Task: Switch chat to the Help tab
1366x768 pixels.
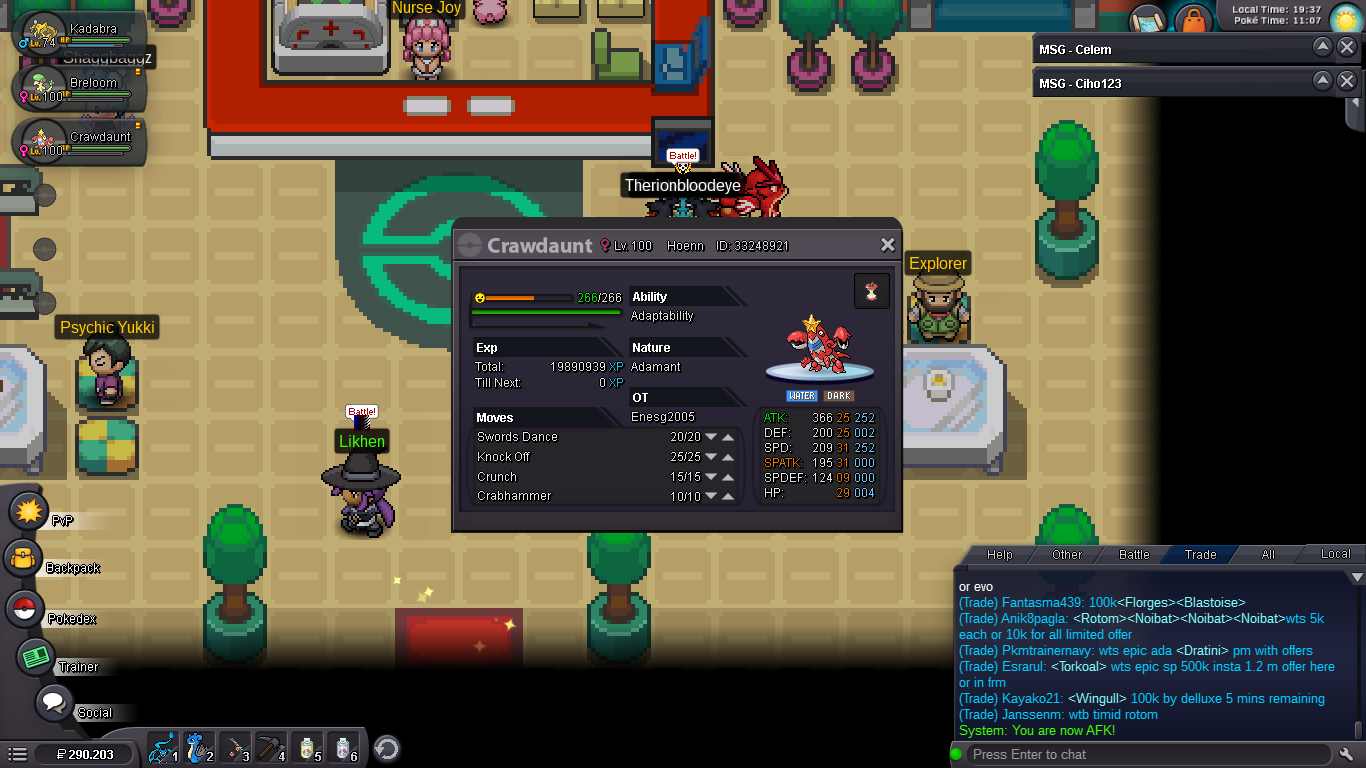Action: tap(999, 554)
